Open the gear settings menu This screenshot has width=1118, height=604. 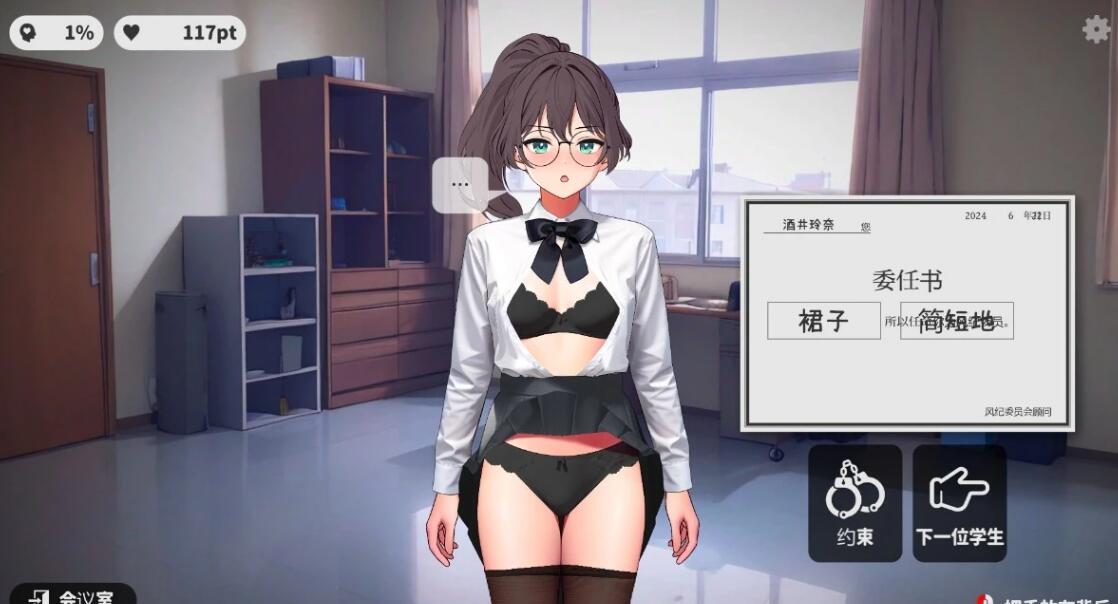coord(1096,29)
